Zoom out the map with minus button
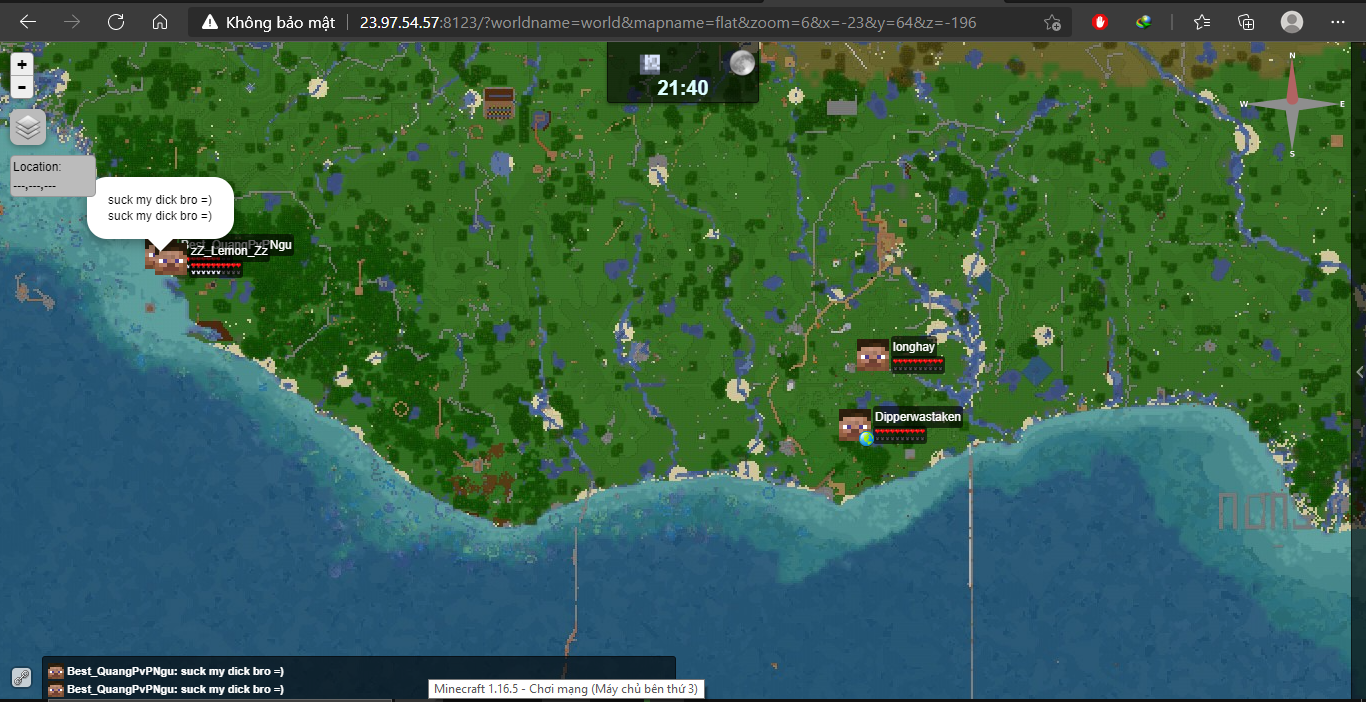This screenshot has width=1366, height=702. (22, 87)
